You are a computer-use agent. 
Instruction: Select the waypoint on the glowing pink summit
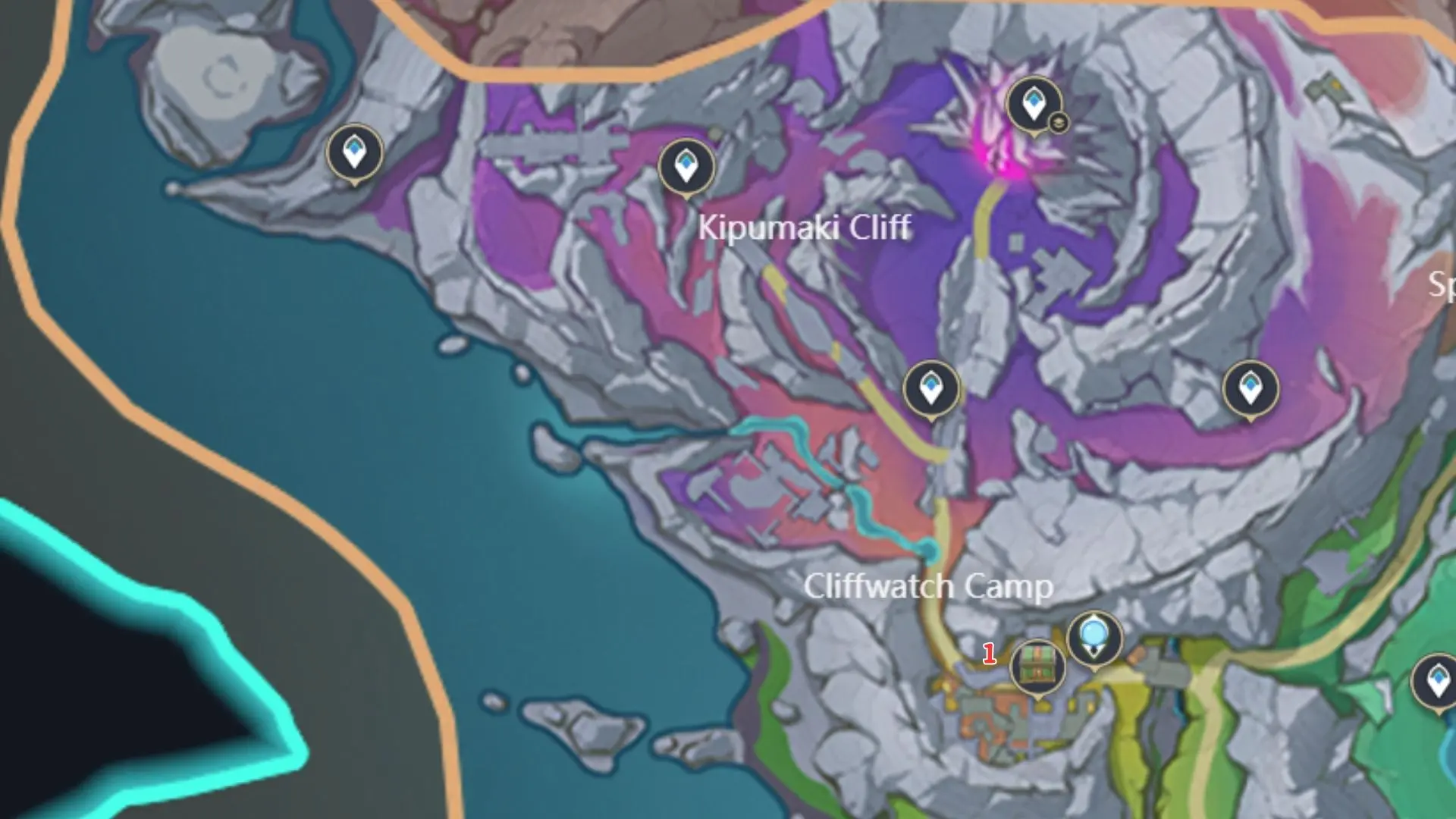click(1033, 102)
